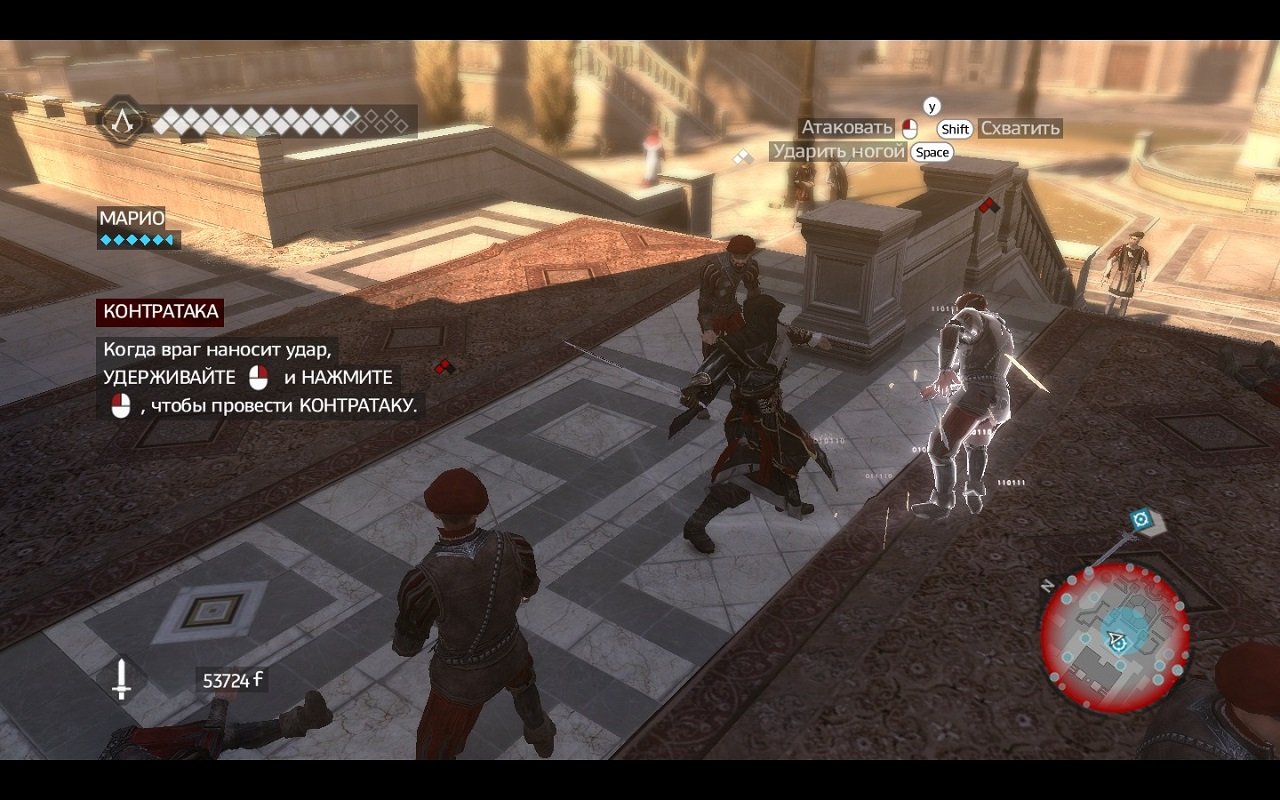
Task: Click Mario's blue health diamonds
Action: (x=135, y=240)
